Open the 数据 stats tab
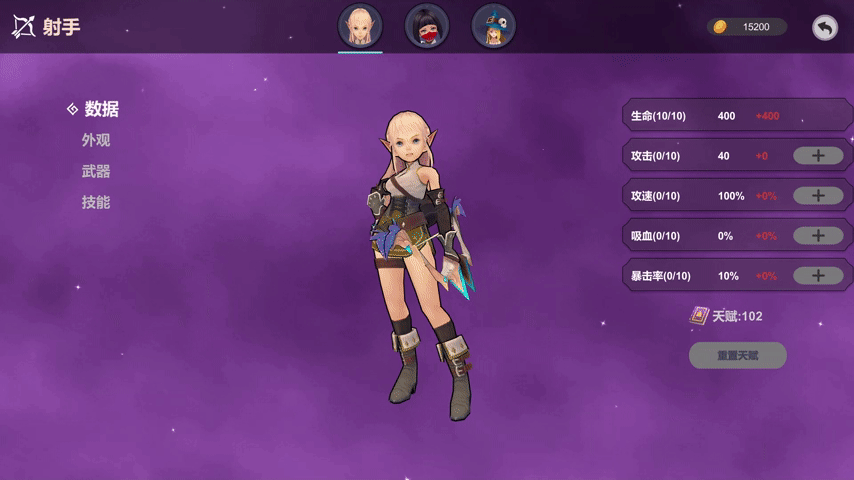854x480 pixels. coord(101,109)
